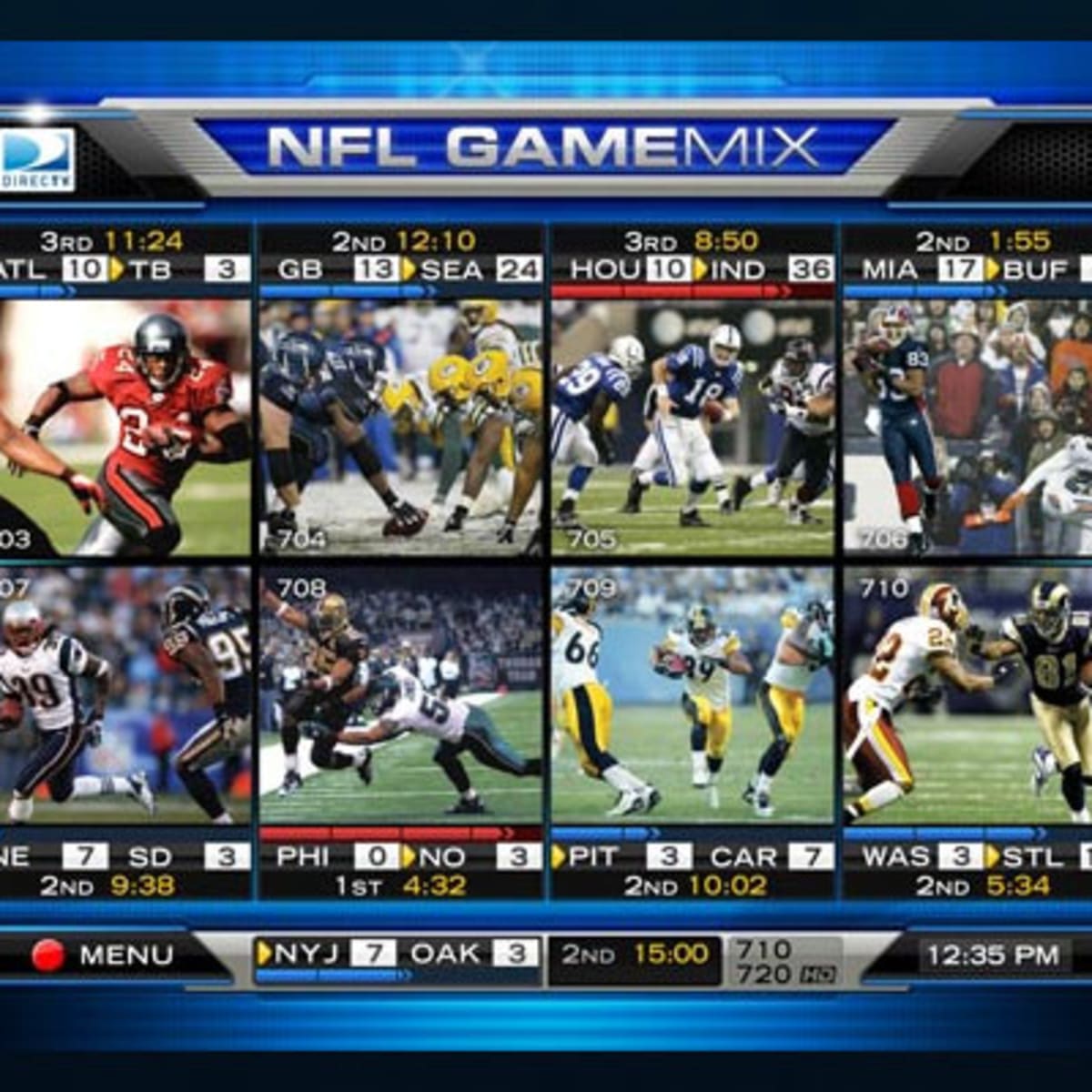This screenshot has height=1092, width=1092.
Task: Open the NE vs SD game feed
Action: point(125,694)
